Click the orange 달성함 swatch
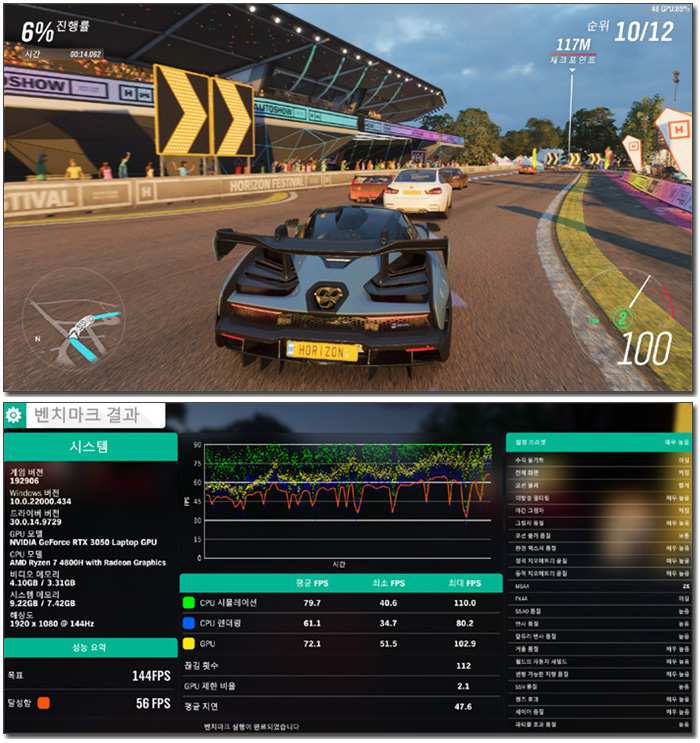This screenshot has height=743, width=700. tap(44, 703)
